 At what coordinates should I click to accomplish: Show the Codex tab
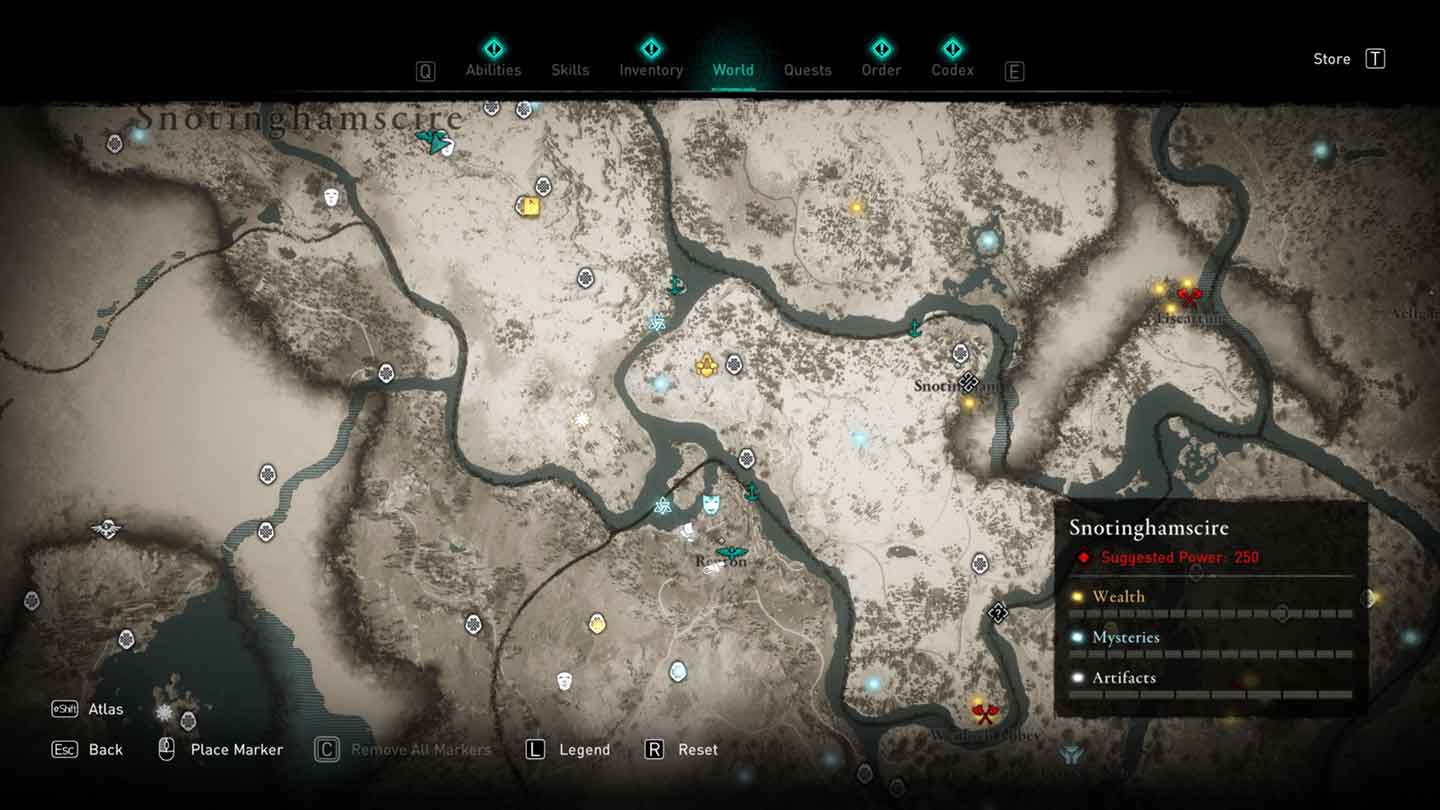[952, 70]
